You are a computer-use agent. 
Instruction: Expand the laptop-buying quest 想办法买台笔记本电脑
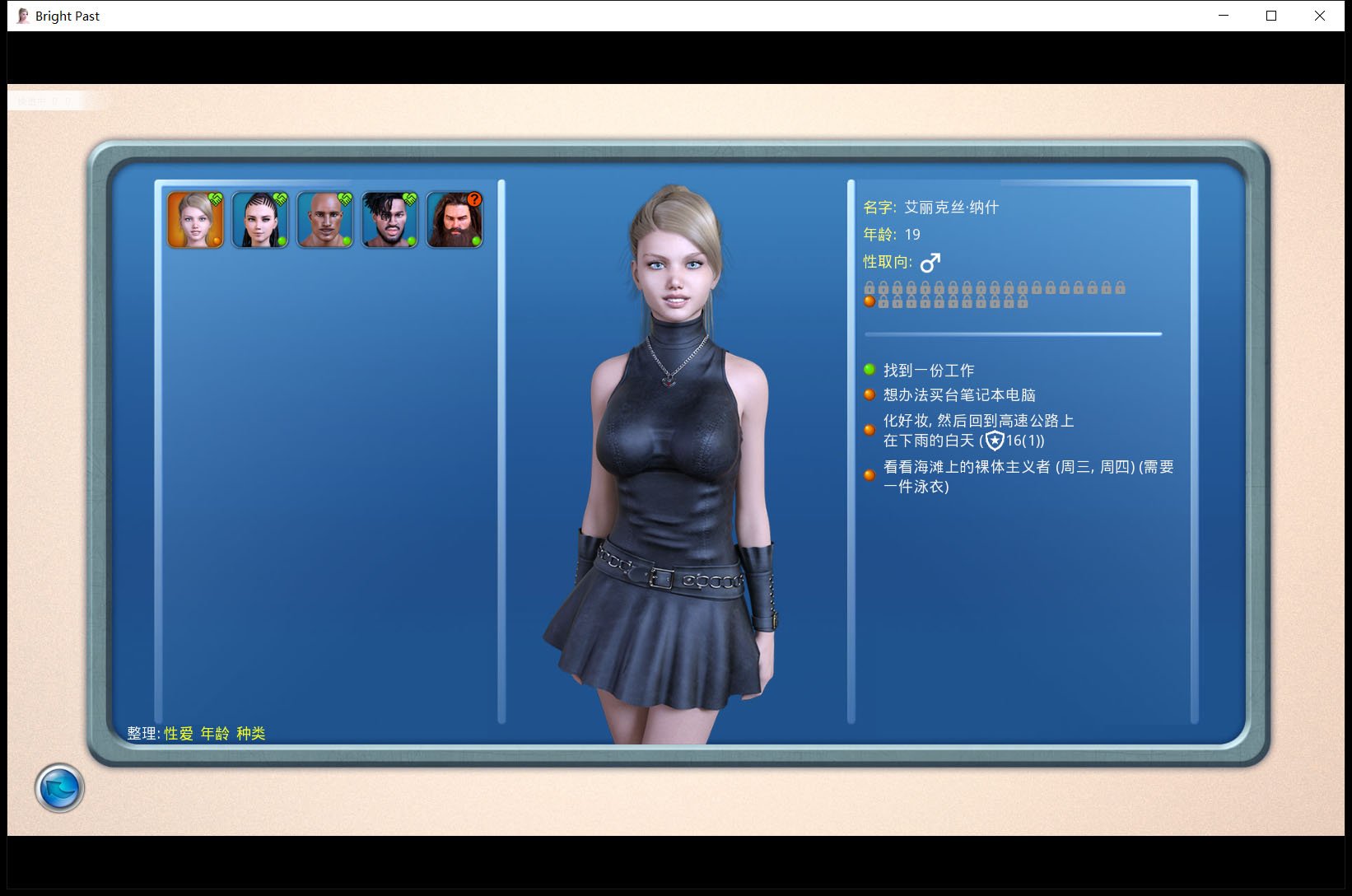click(x=959, y=394)
